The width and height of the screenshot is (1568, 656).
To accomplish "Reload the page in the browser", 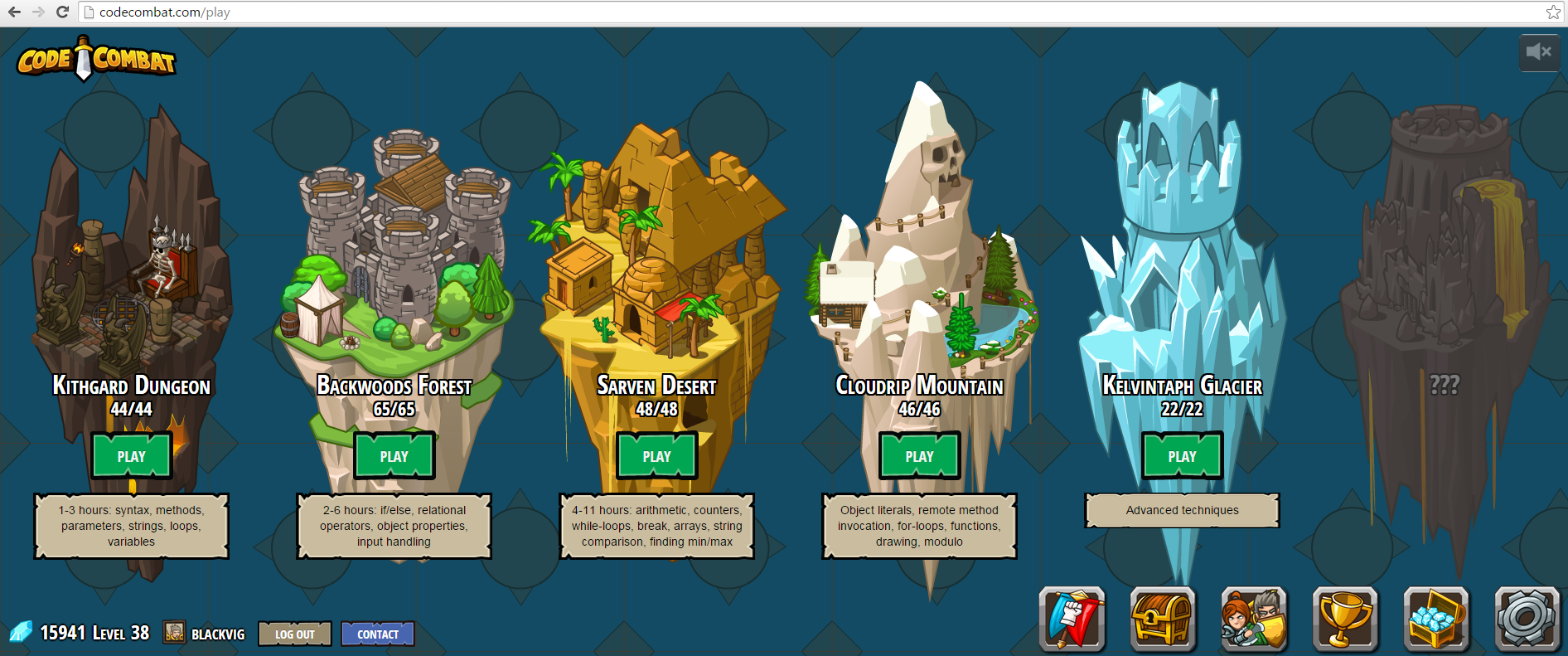I will click(x=62, y=12).
